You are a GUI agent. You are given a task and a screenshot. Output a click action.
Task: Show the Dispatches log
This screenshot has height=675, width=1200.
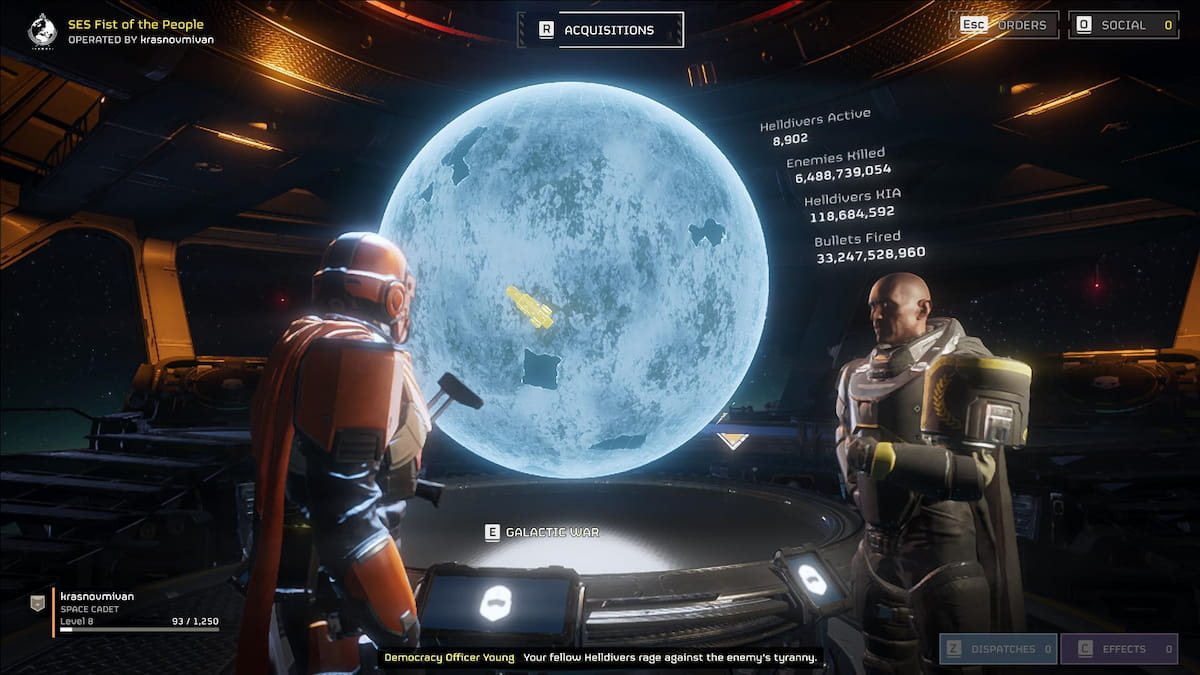997,649
